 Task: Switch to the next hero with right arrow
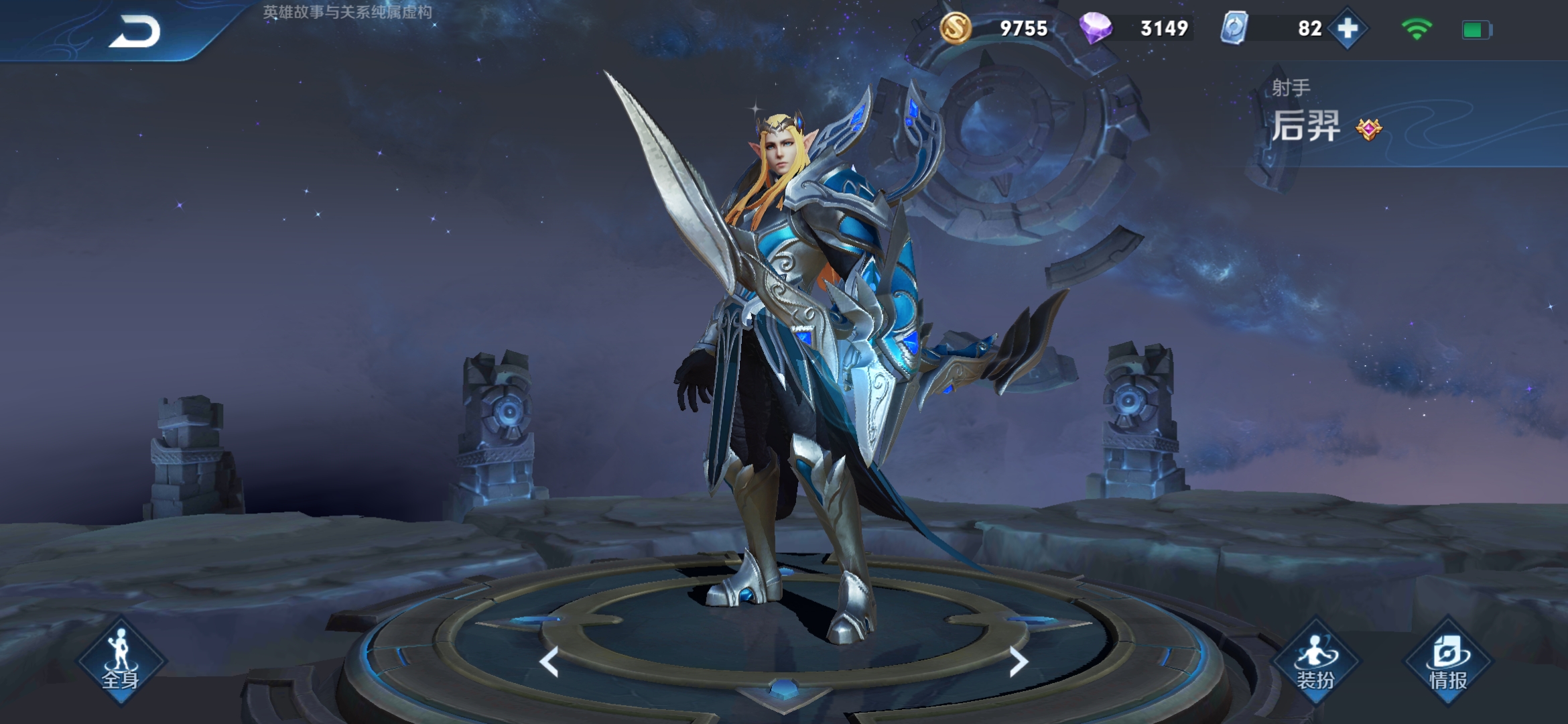pos(1018,662)
